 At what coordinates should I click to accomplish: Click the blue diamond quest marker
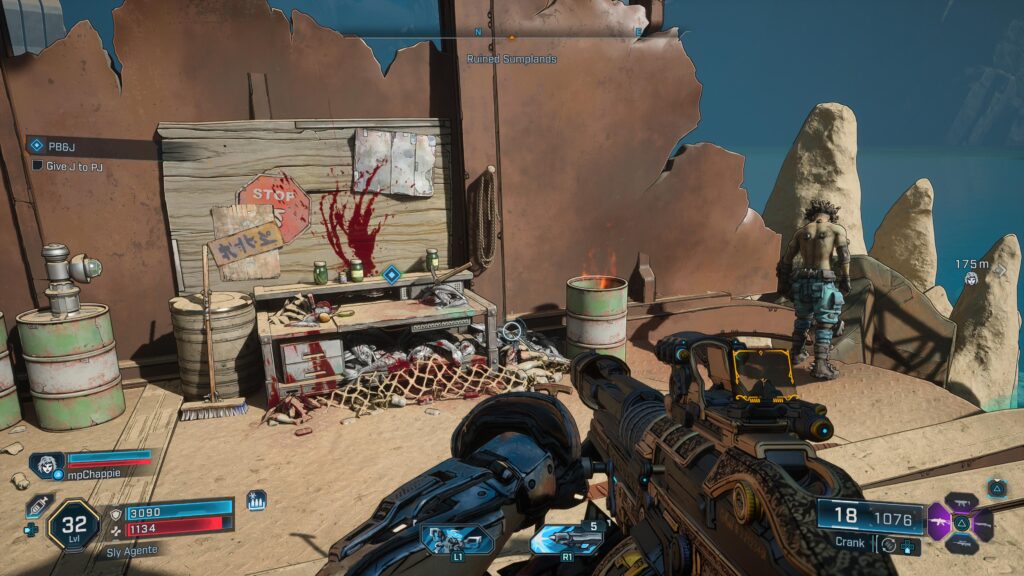[x=391, y=273]
